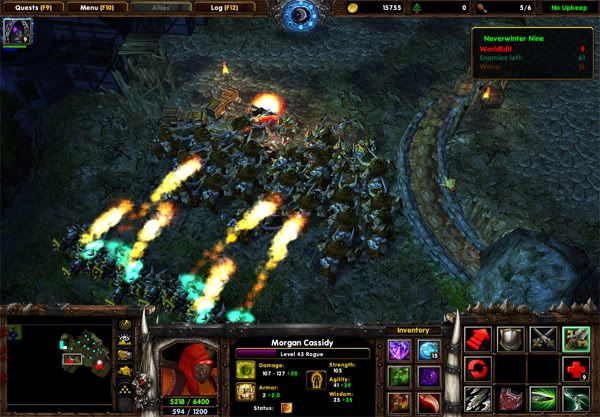The image size is (600, 417).
Task: Use the blue orb item with 15 charges
Action: click(x=429, y=350)
